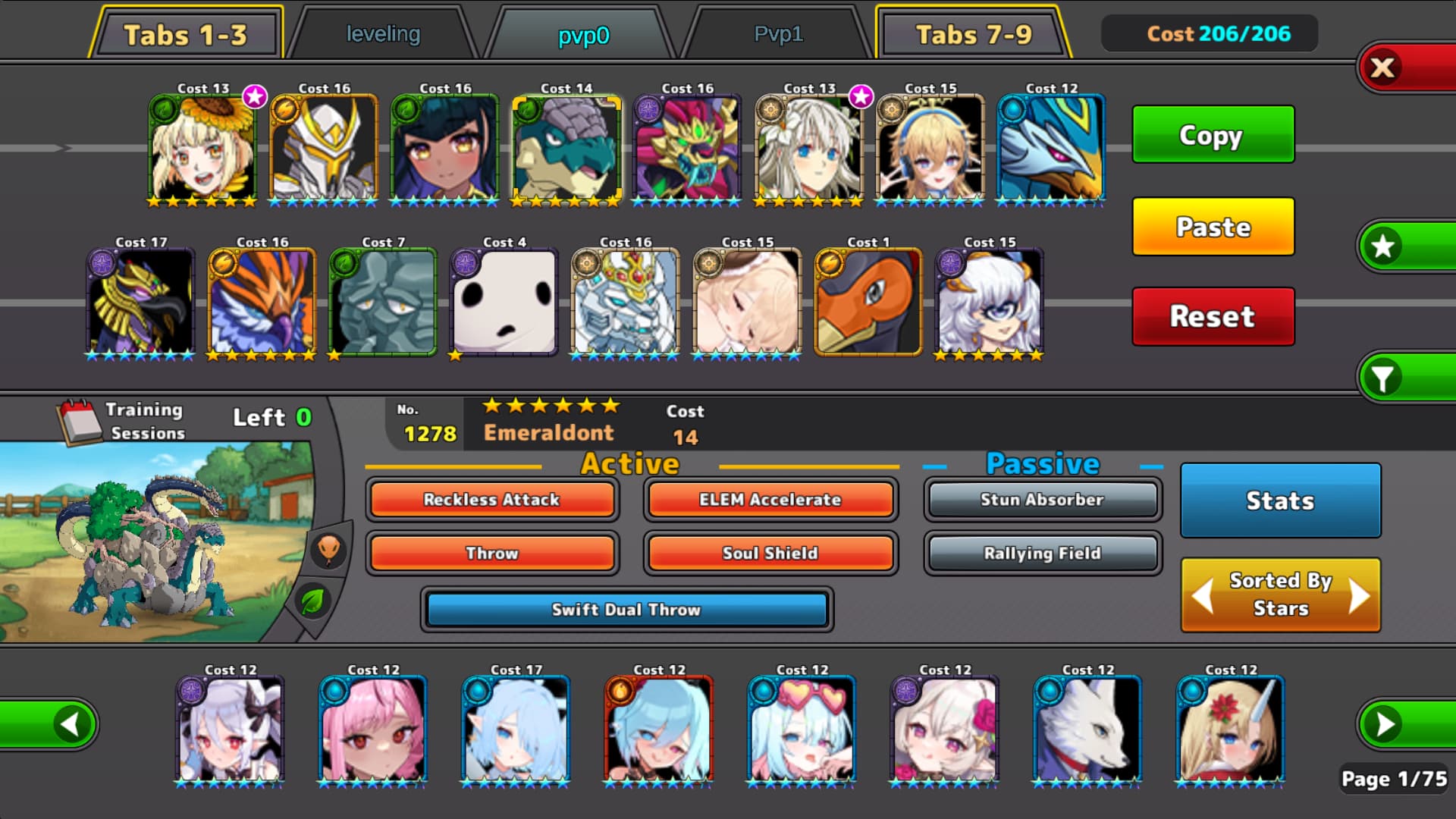Open the Pvp1 team tab

pyautogui.click(x=778, y=34)
